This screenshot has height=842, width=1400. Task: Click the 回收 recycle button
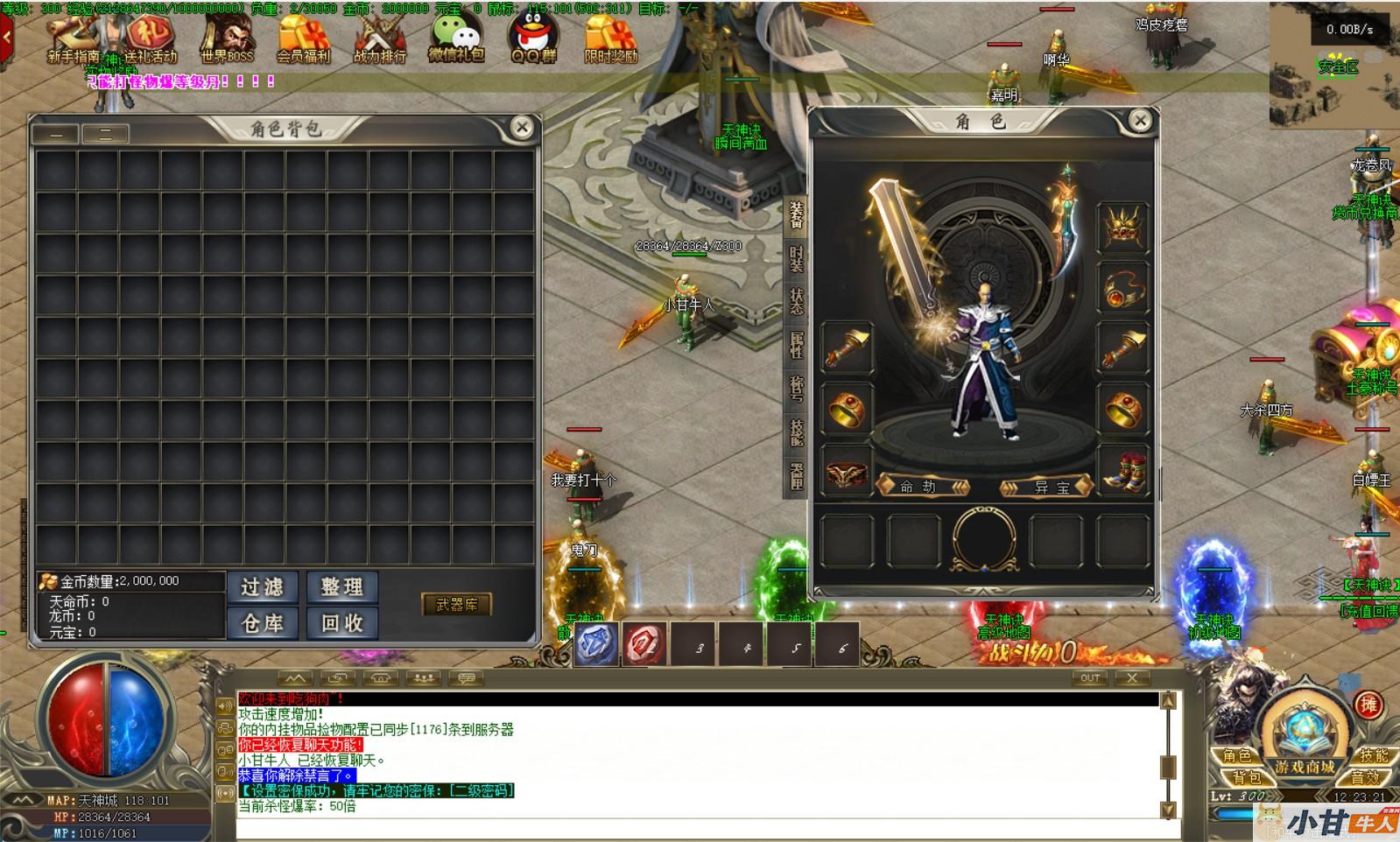point(342,623)
